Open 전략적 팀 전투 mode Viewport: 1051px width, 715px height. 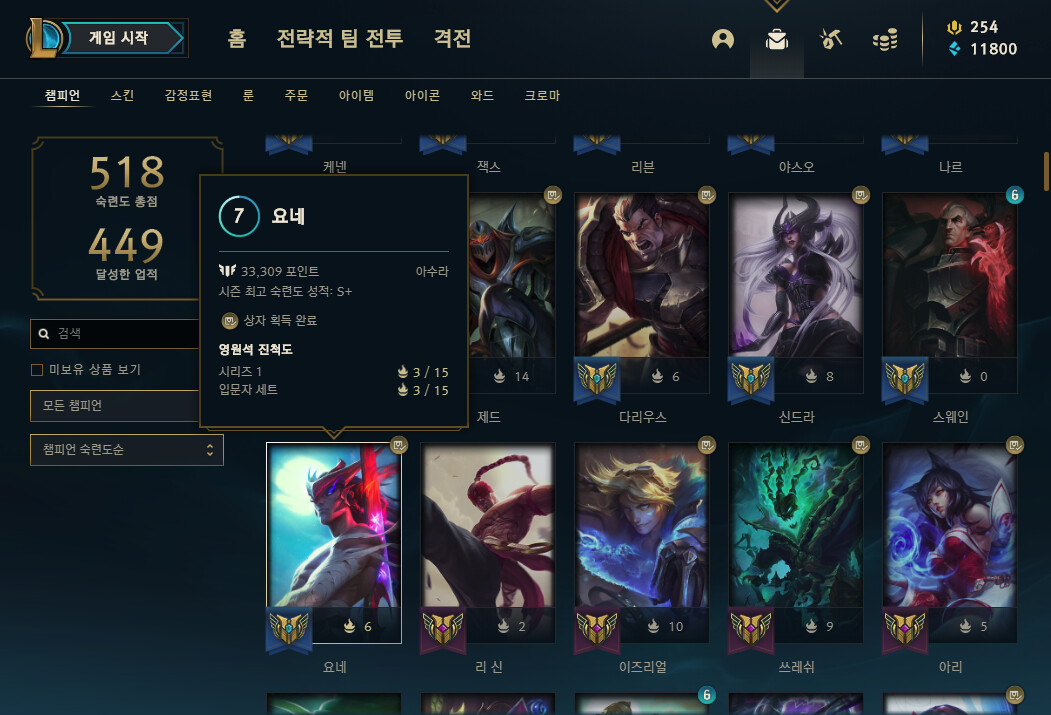point(340,39)
